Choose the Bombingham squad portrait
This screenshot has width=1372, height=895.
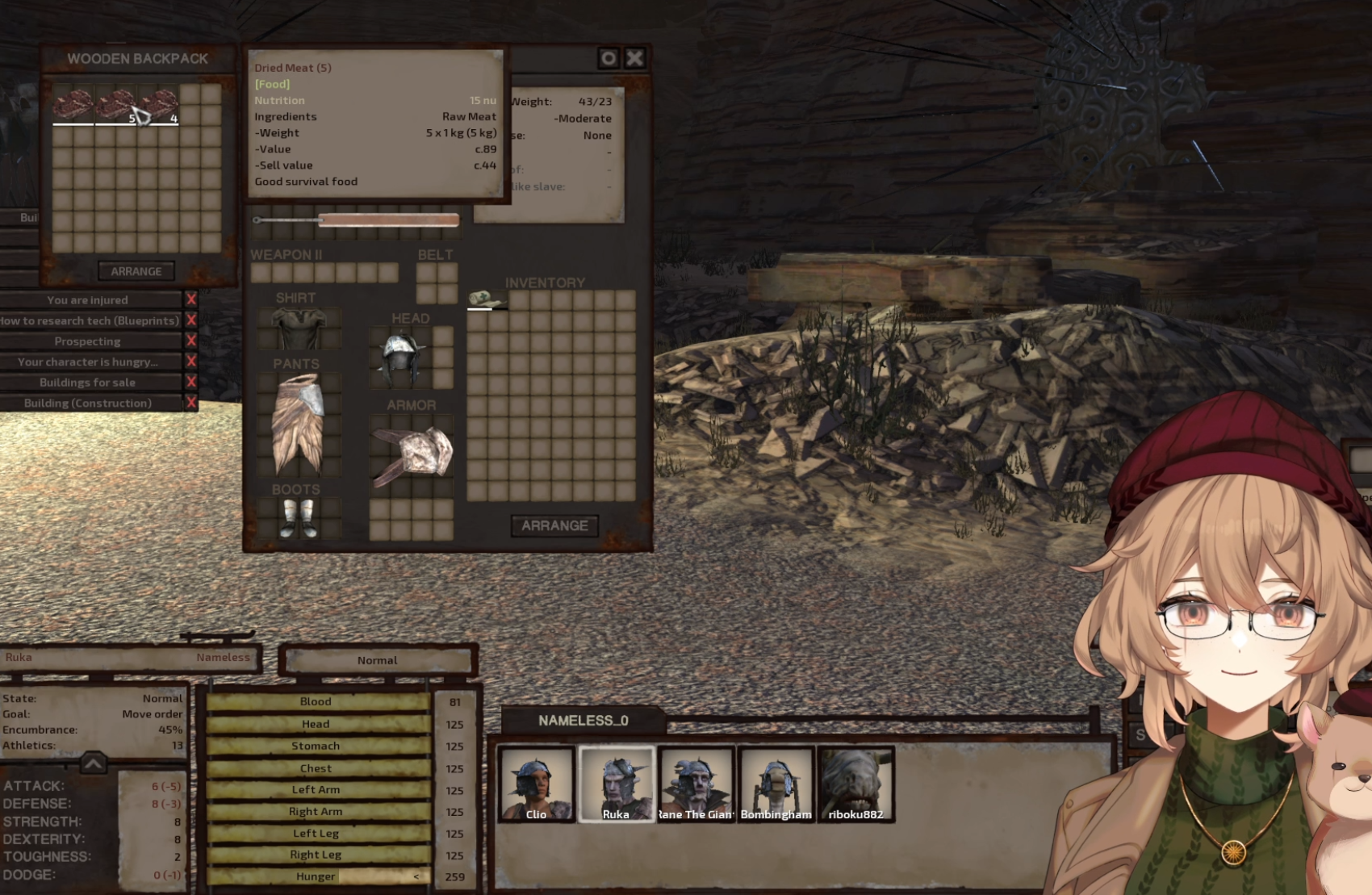[776, 784]
